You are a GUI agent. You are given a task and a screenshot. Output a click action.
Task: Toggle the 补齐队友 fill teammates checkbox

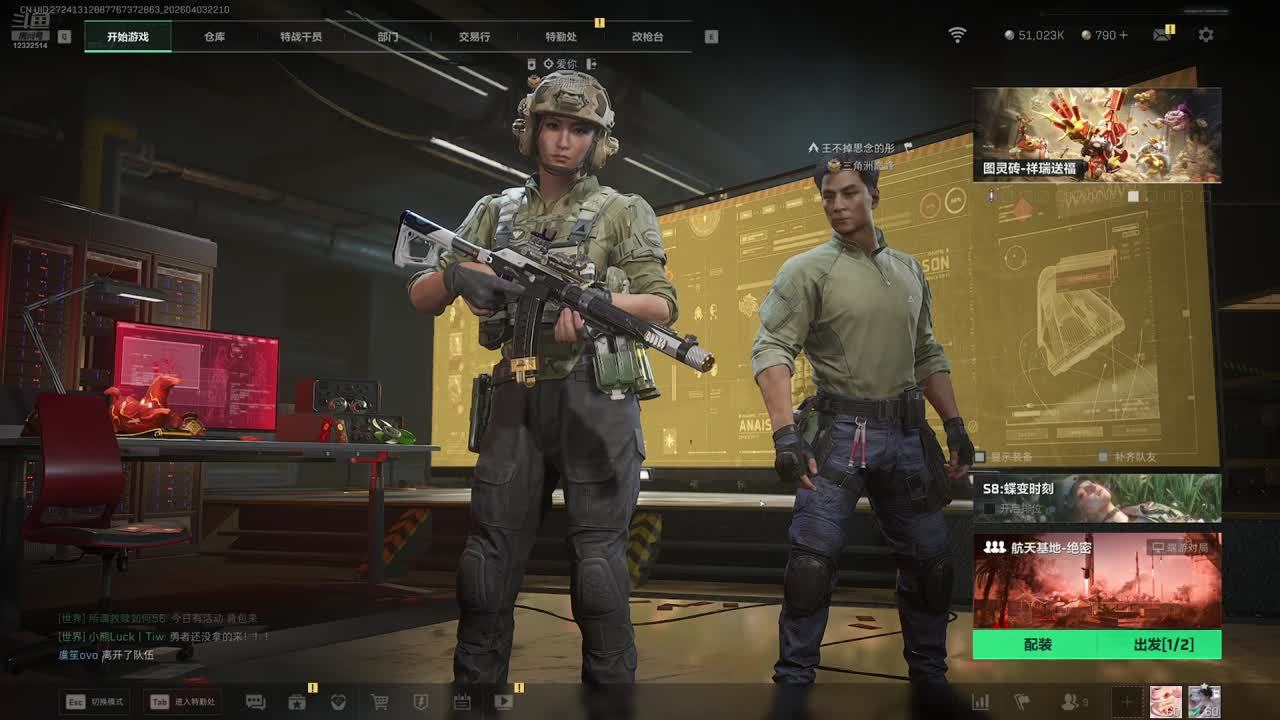point(1105,457)
